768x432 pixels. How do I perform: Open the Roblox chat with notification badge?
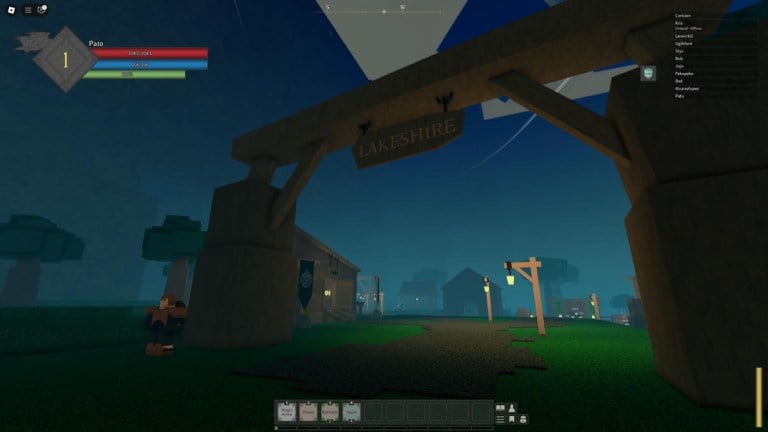pos(42,9)
